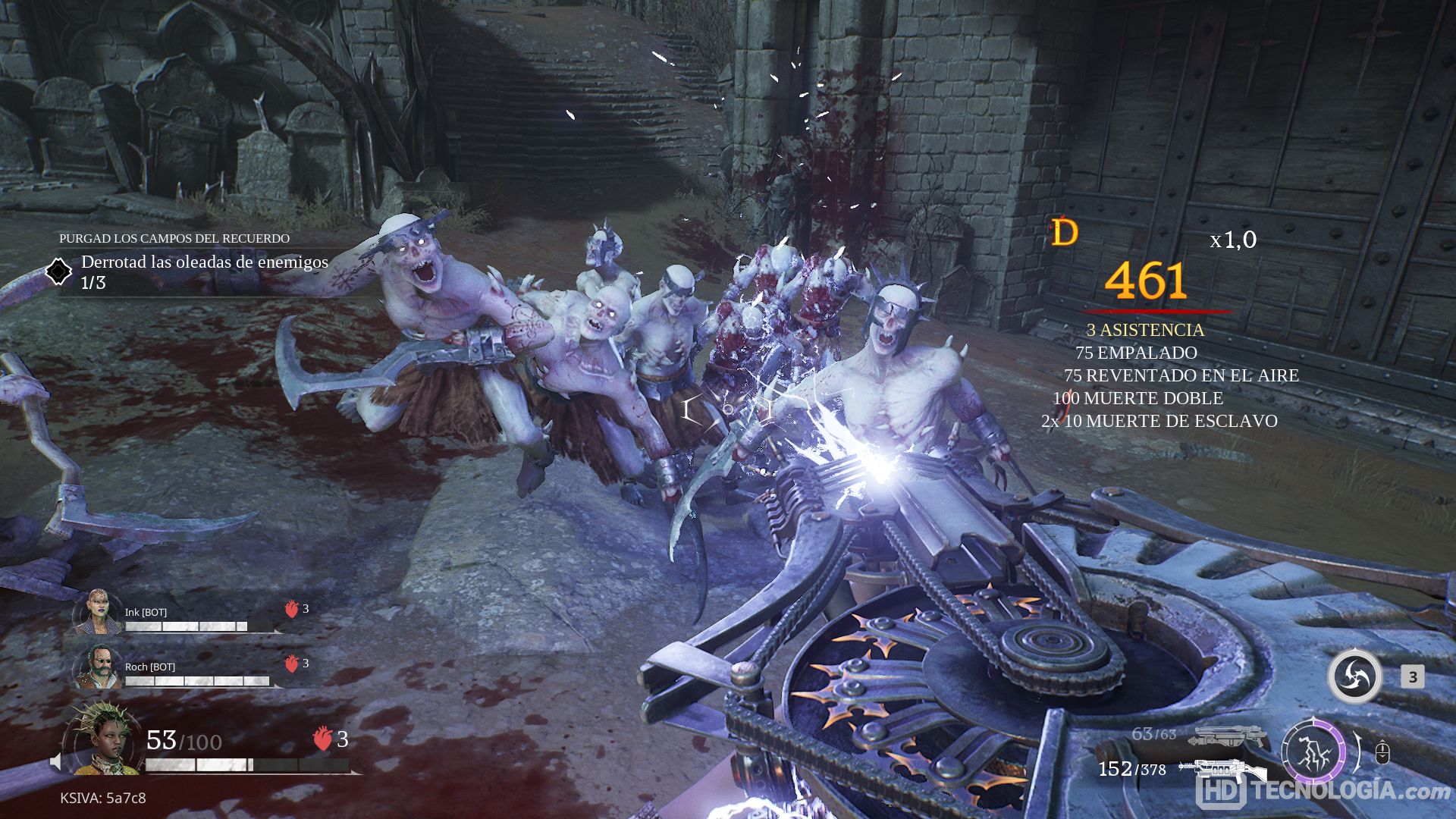Click Roch bot teammate portrait

[x=99, y=667]
